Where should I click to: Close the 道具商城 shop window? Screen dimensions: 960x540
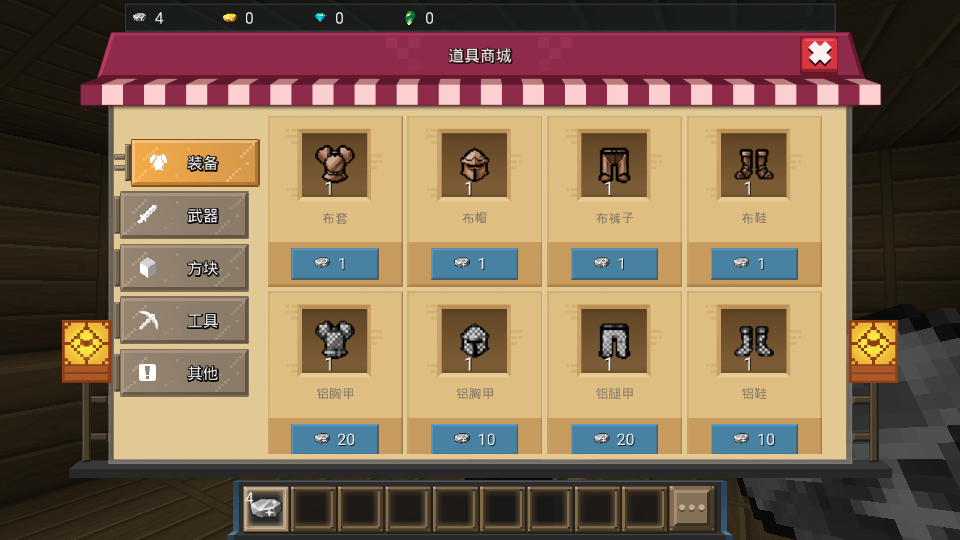click(819, 54)
